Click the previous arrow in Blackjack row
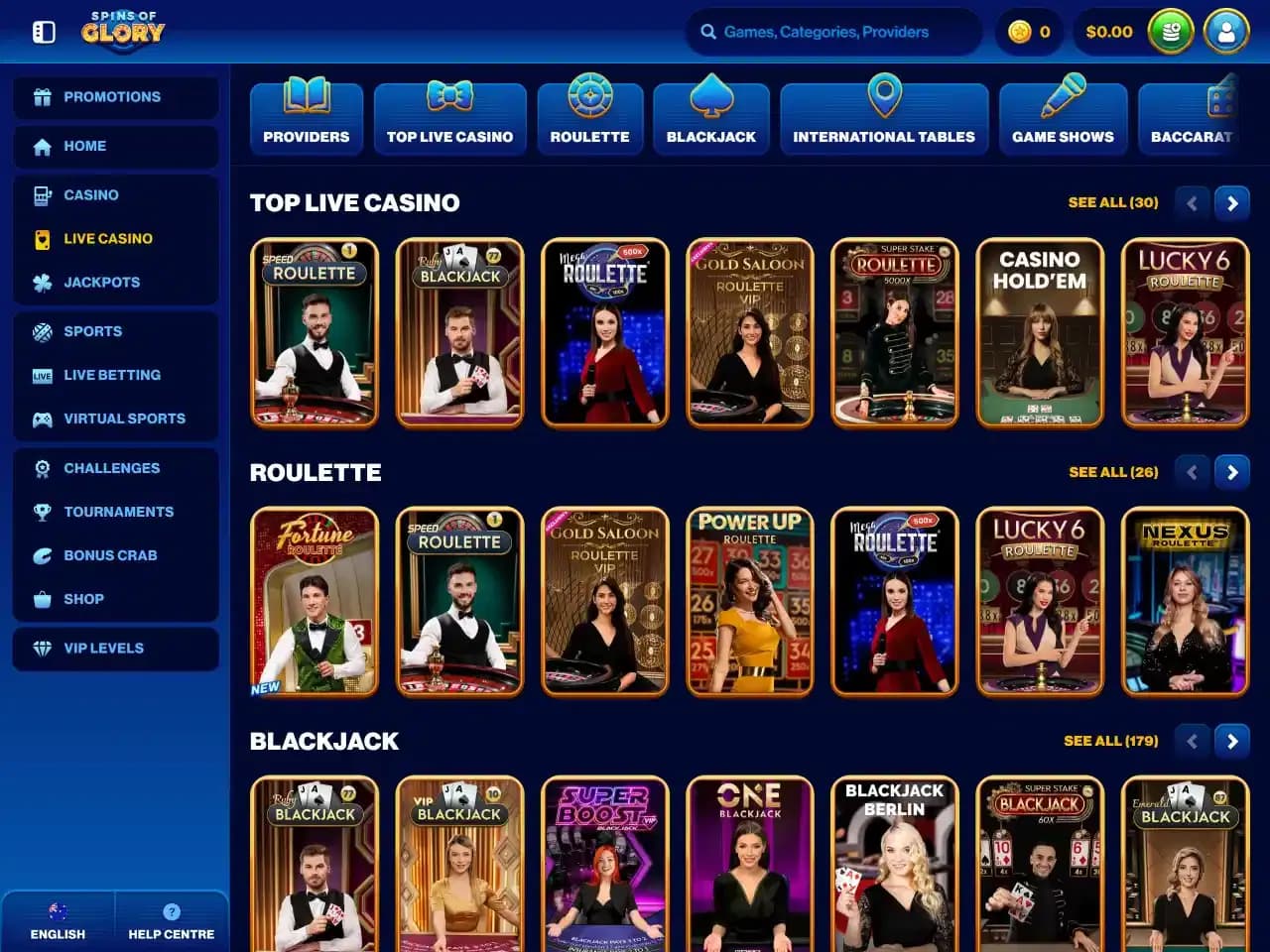 tap(1192, 741)
